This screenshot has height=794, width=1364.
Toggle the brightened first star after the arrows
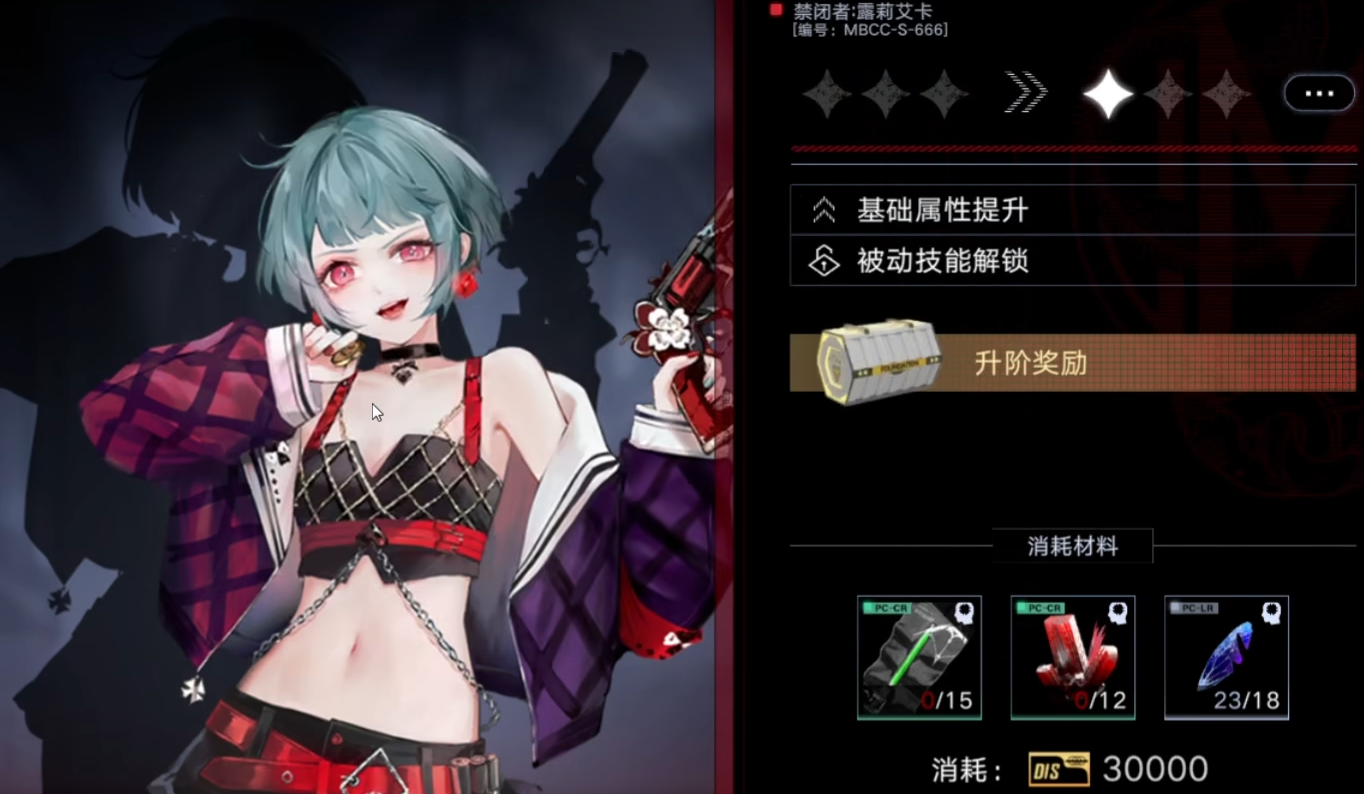click(x=1107, y=95)
